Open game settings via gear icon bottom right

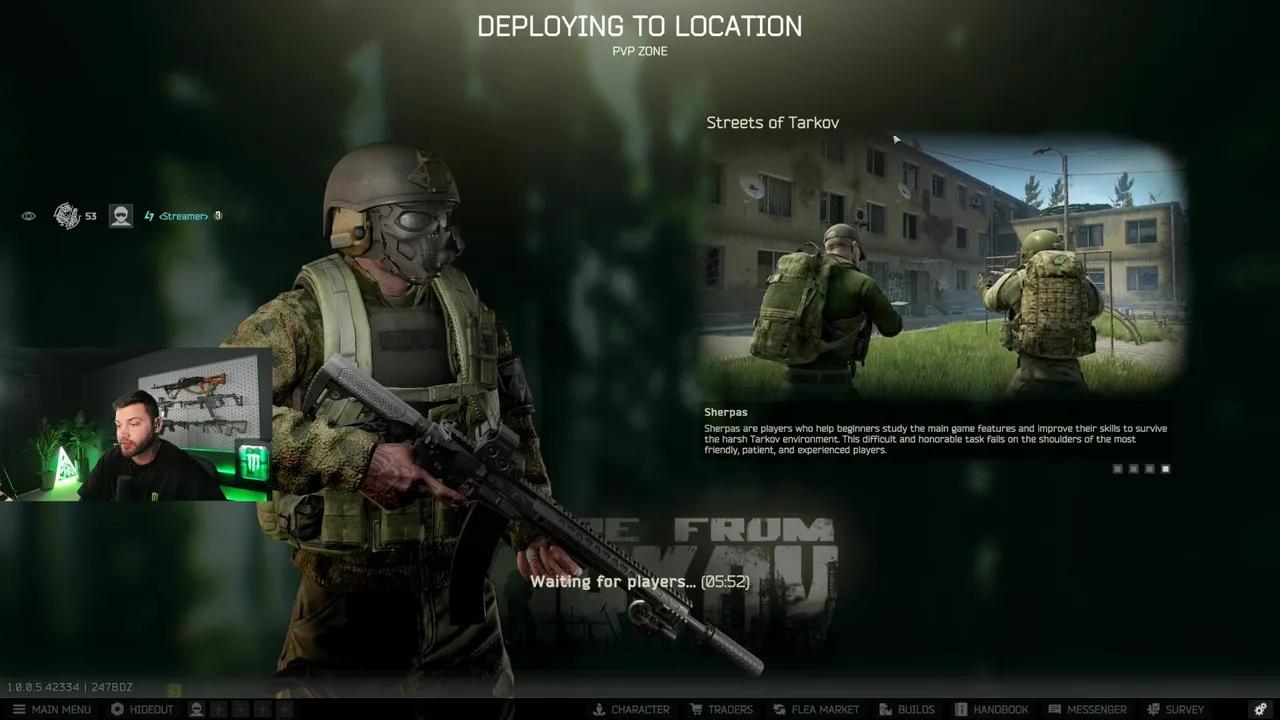click(x=1260, y=709)
